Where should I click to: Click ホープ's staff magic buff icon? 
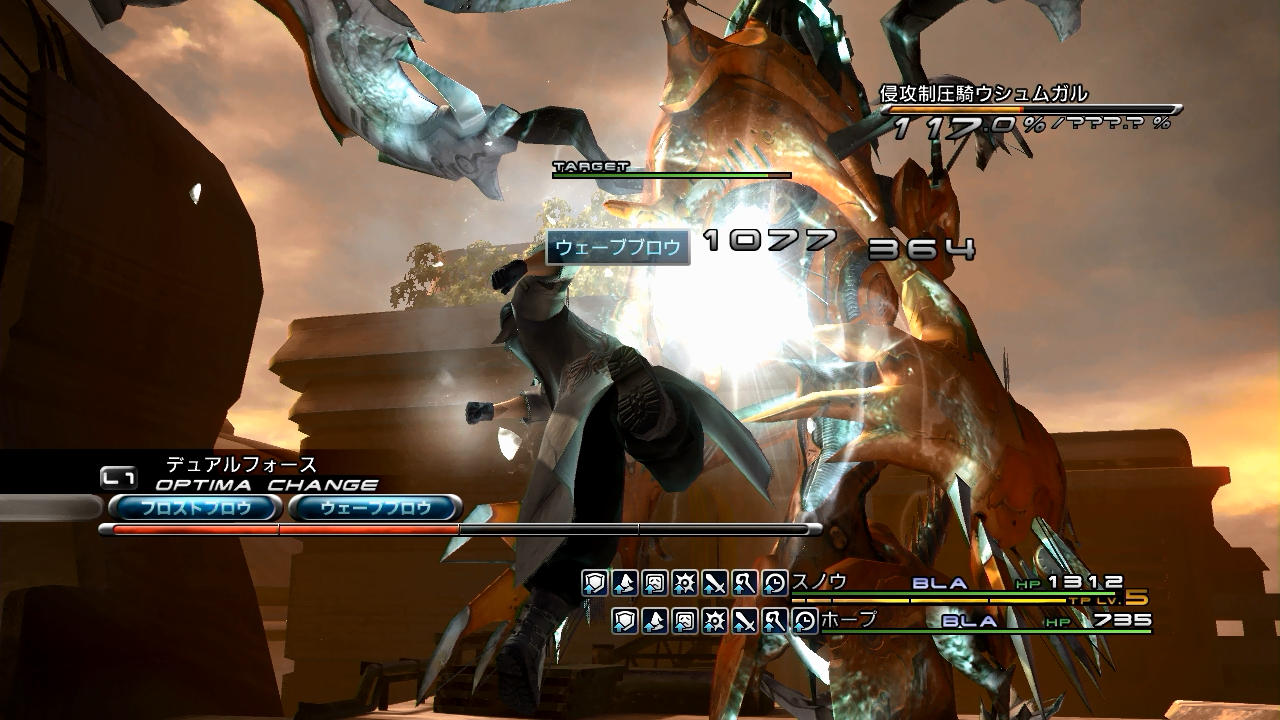(775, 621)
